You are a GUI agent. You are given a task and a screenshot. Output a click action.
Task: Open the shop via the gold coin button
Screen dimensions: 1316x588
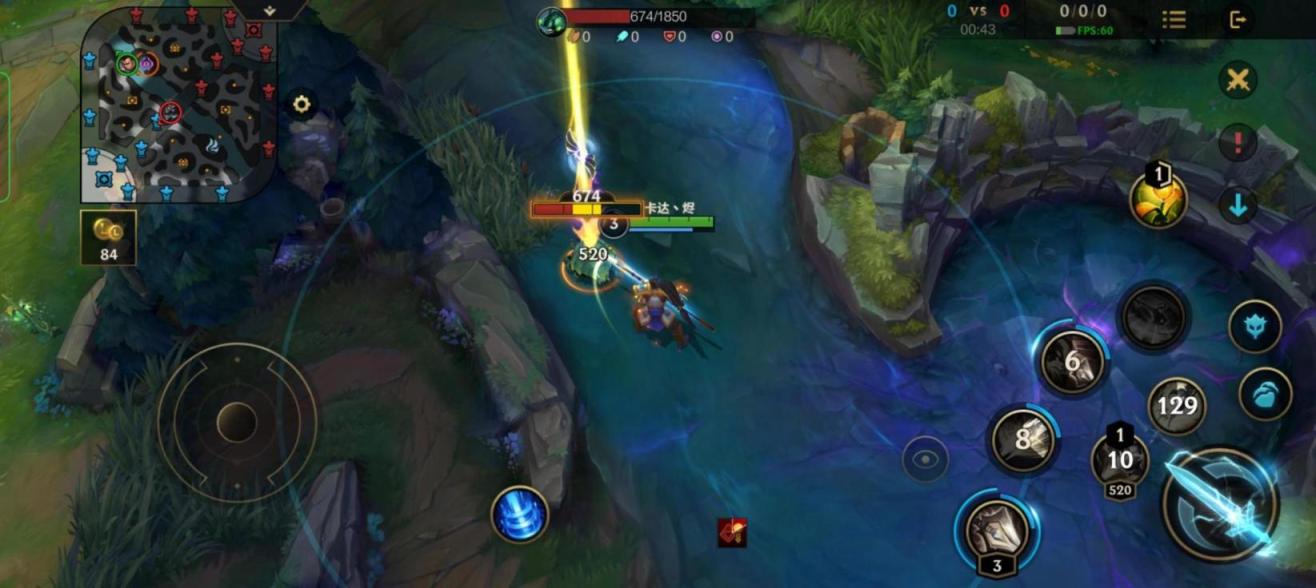point(108,237)
